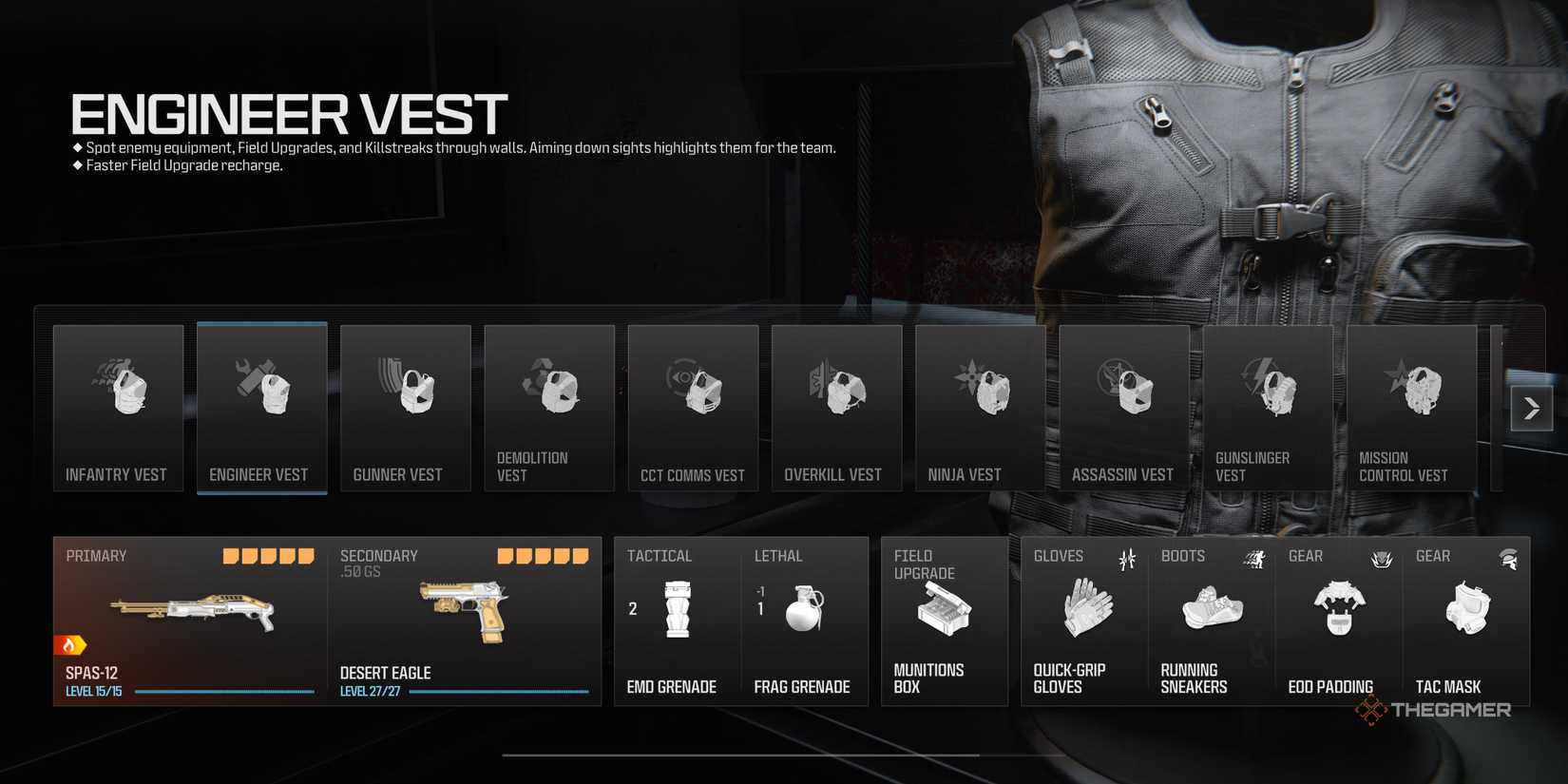
Task: Open the Assassin Vest option
Action: pyautogui.click(x=1123, y=407)
